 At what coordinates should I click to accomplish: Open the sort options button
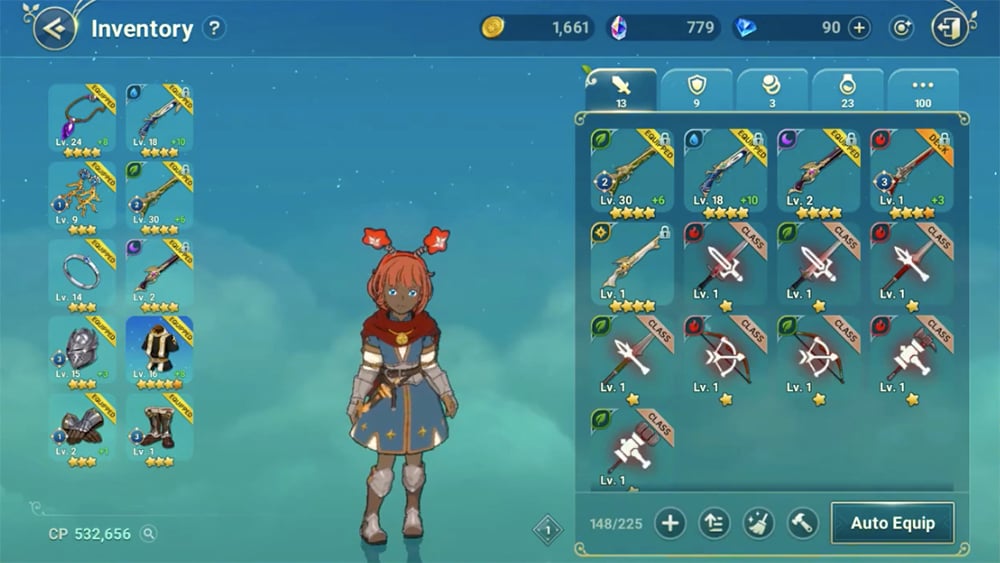point(714,523)
